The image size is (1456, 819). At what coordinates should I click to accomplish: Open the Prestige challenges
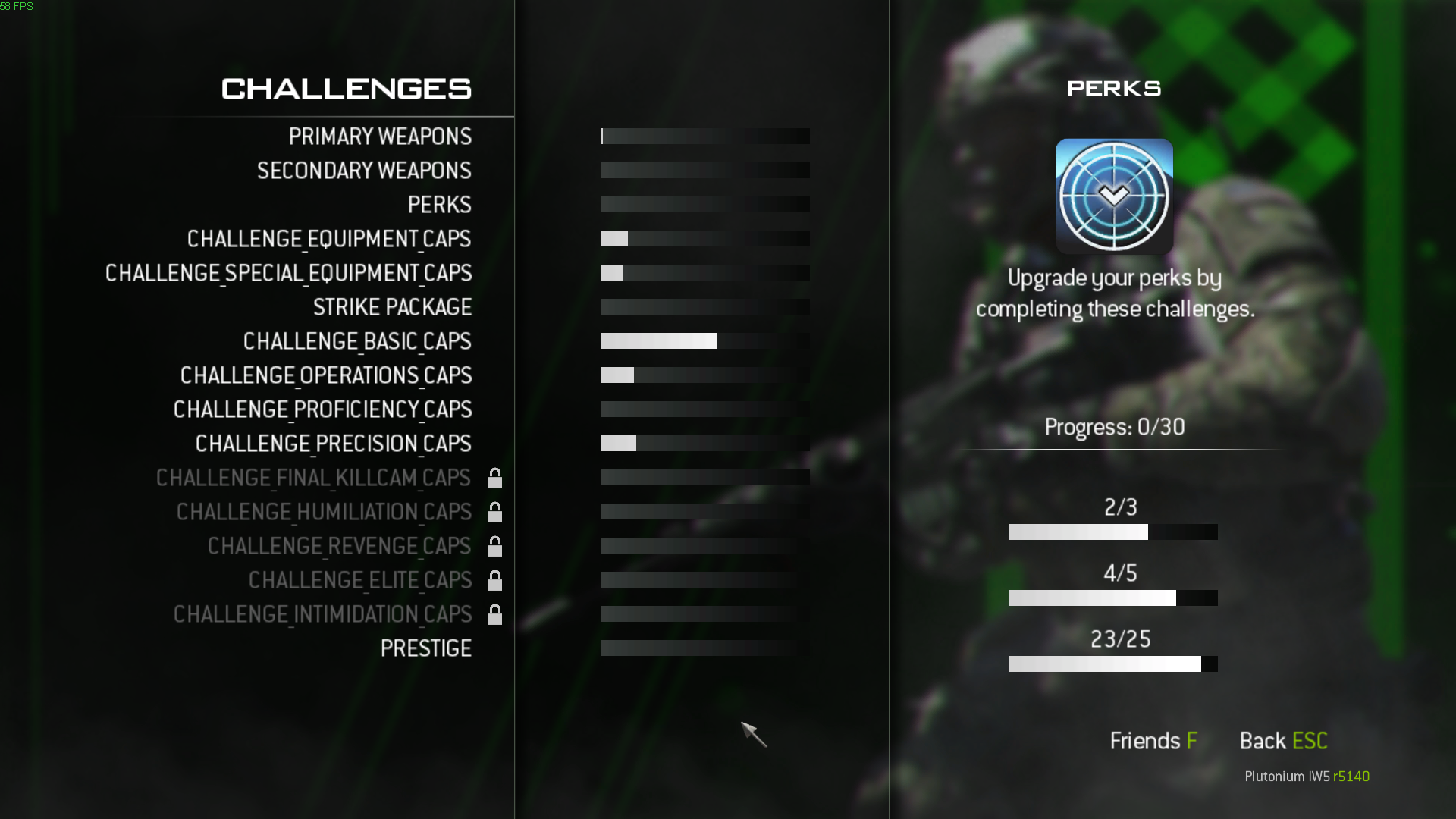tap(425, 648)
